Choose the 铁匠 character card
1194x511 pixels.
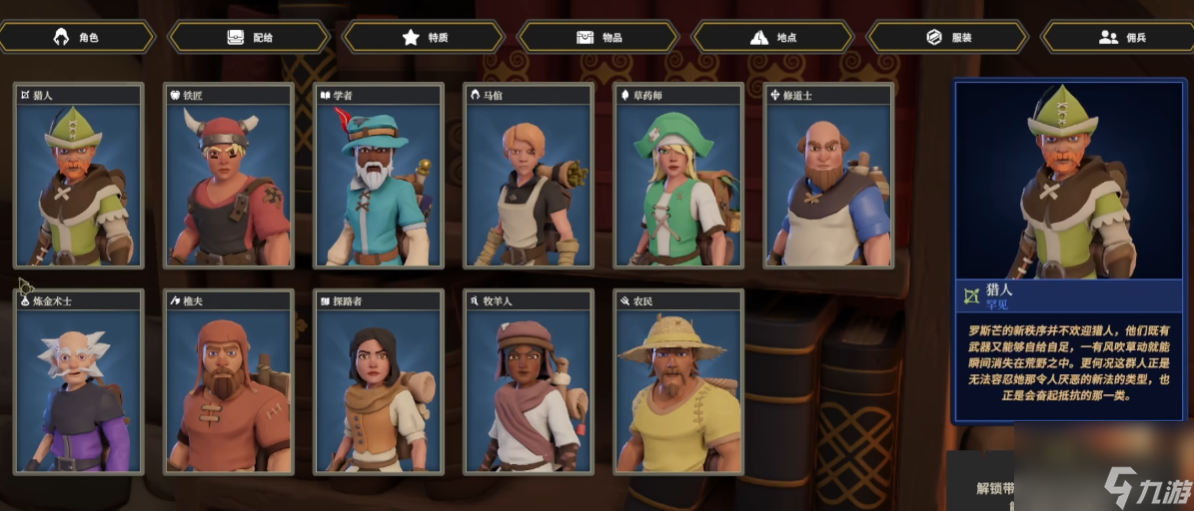pos(229,176)
